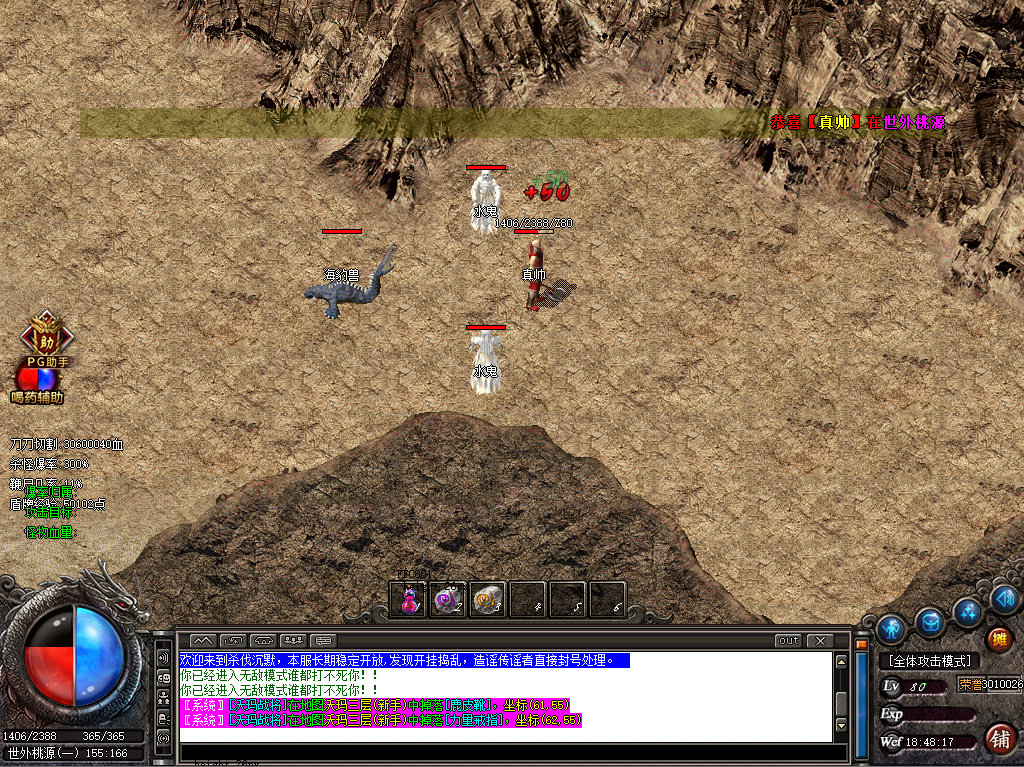This screenshot has width=1024, height=767.
Task: Open the 摊 stall button
Action: point(998,639)
